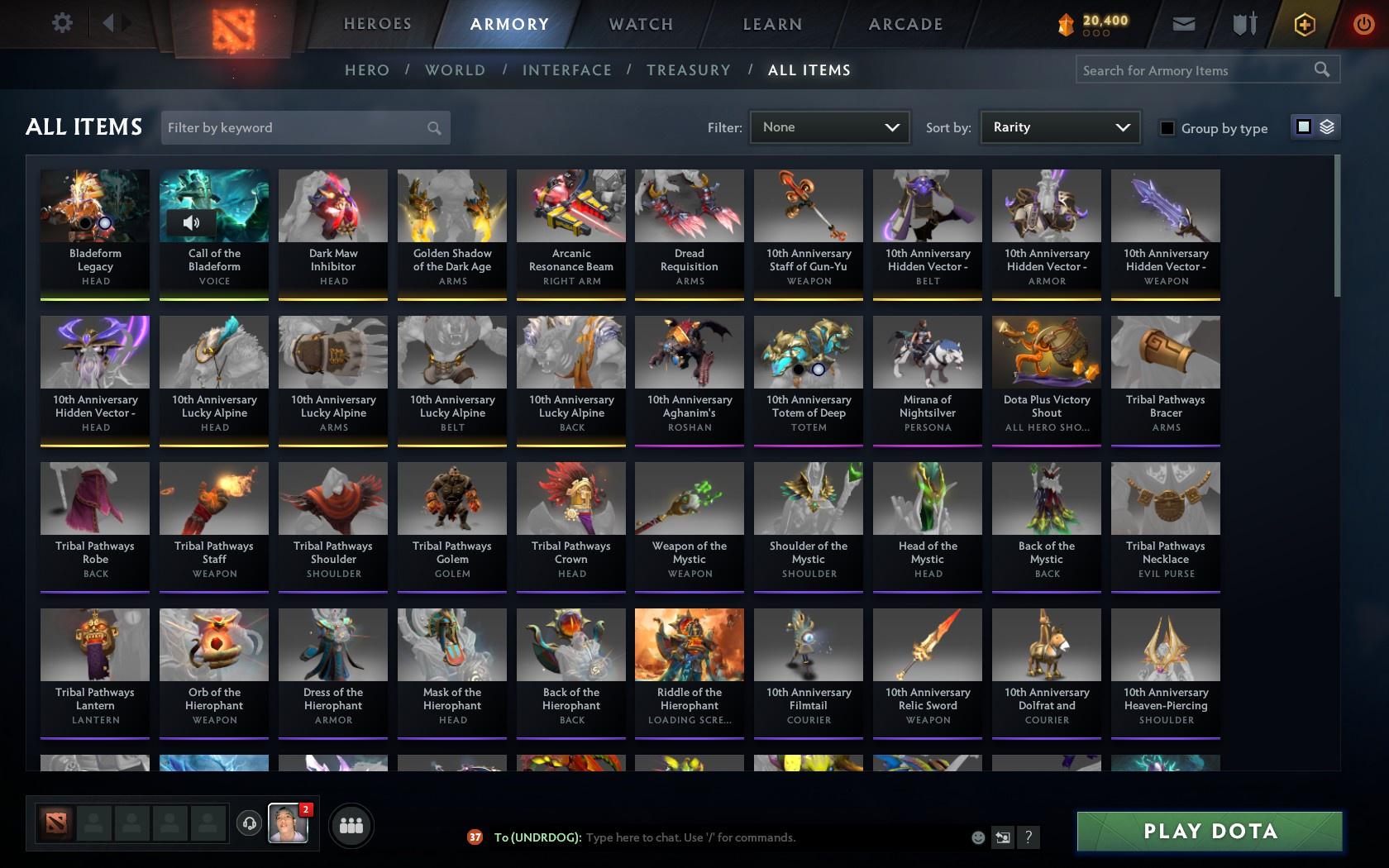Click the yellow plus reward icon
1389x868 pixels.
(x=1304, y=24)
